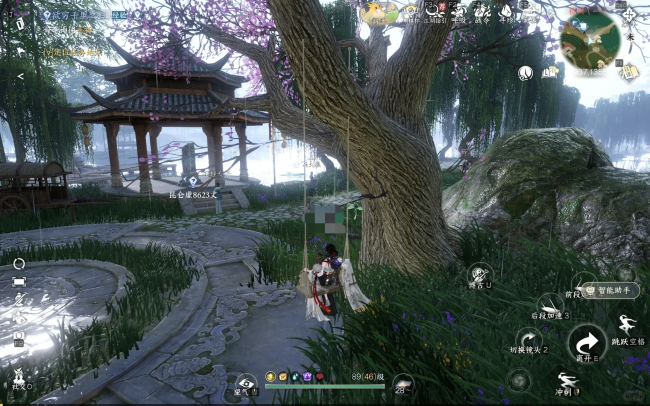Click the refresh circle icon on left sidebar
This screenshot has width=650, height=406.
[19, 263]
